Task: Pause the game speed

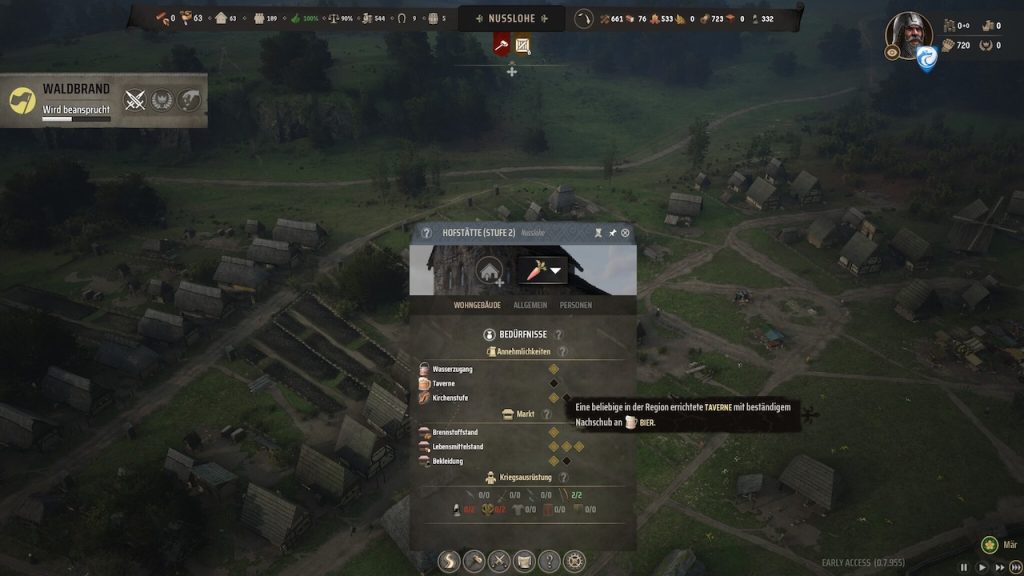Action: pyautogui.click(x=964, y=567)
